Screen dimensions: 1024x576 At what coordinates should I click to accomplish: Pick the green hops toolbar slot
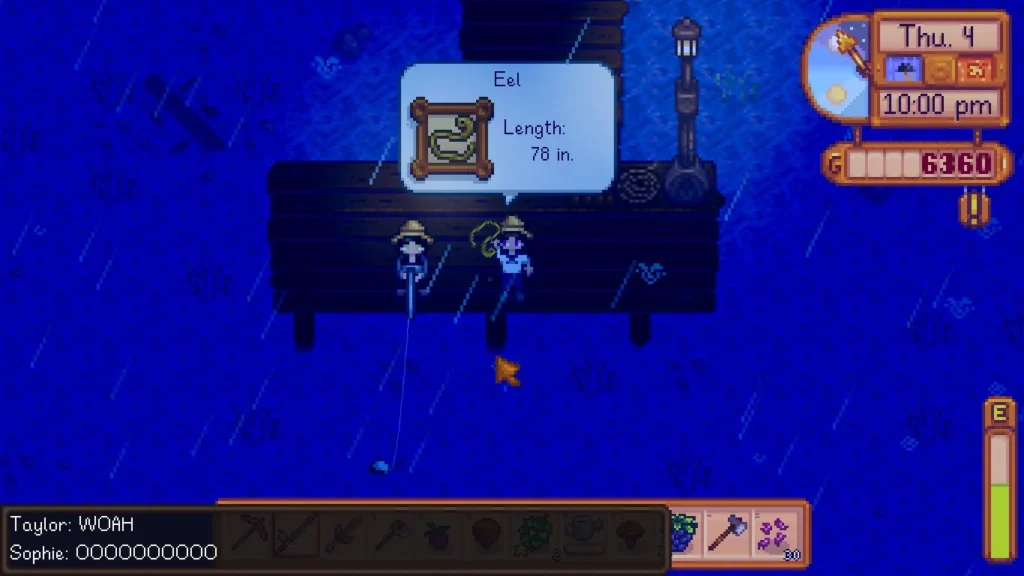pos(535,534)
